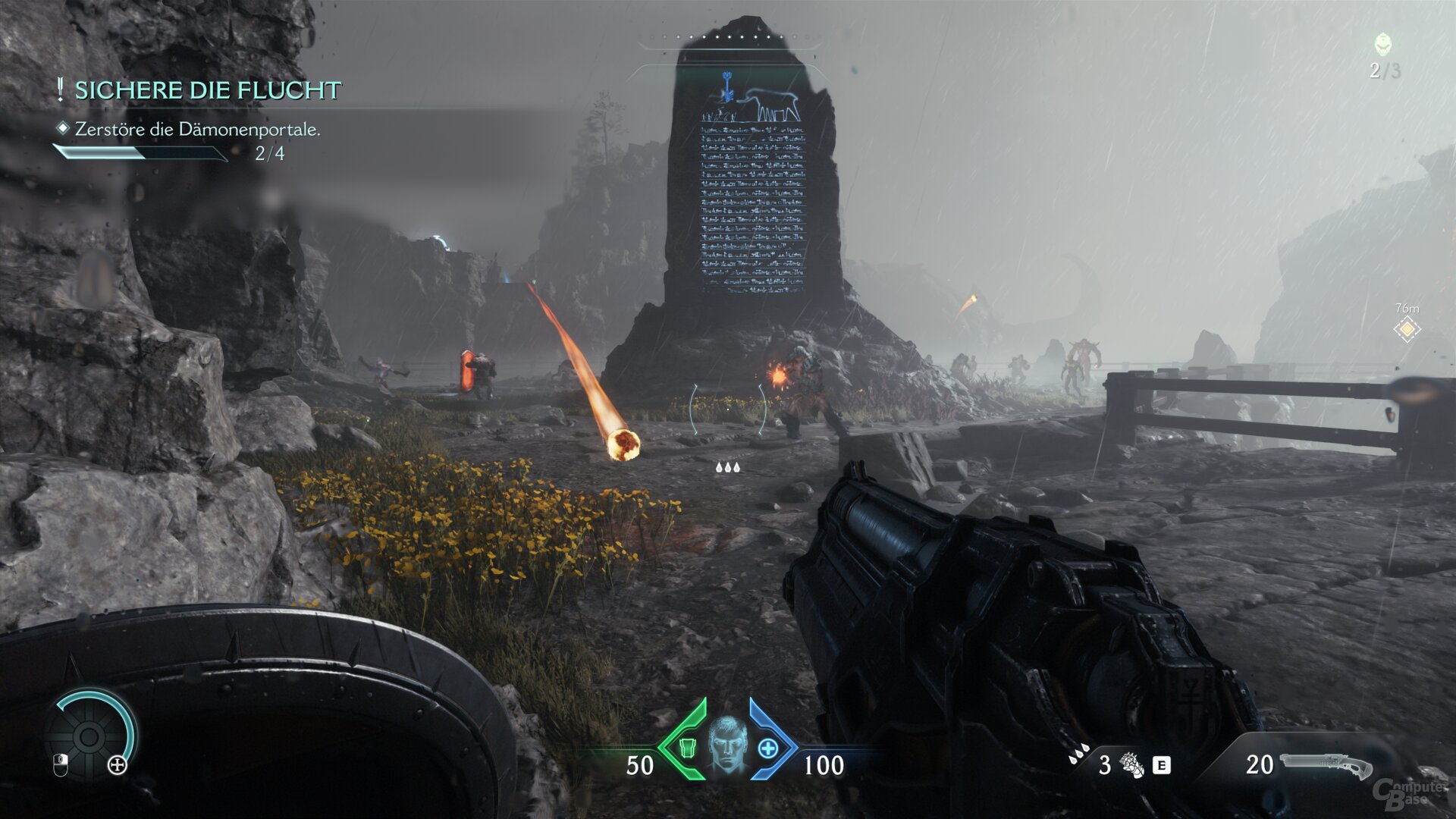Click the blue health cross icon

tap(767, 748)
